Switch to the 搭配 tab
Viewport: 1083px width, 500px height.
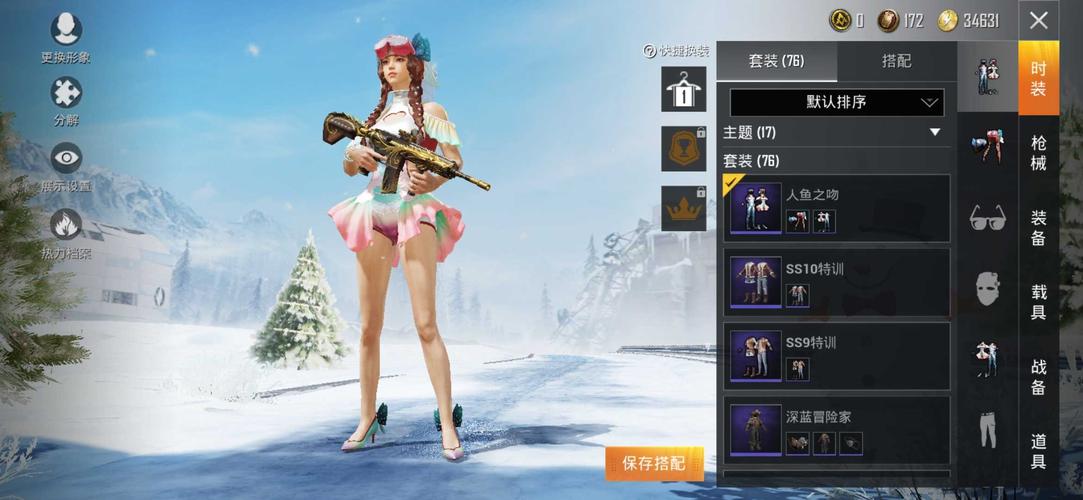click(897, 61)
